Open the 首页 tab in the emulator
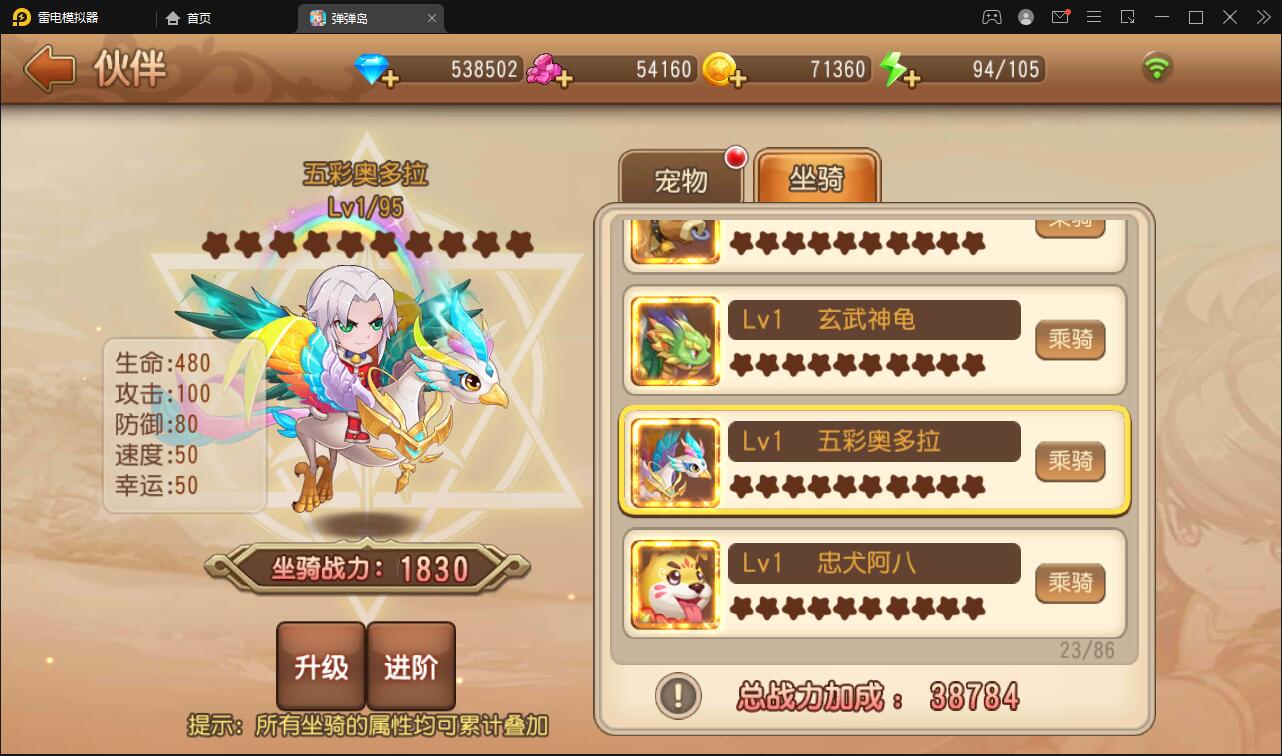This screenshot has height=756, width=1282. (x=188, y=17)
